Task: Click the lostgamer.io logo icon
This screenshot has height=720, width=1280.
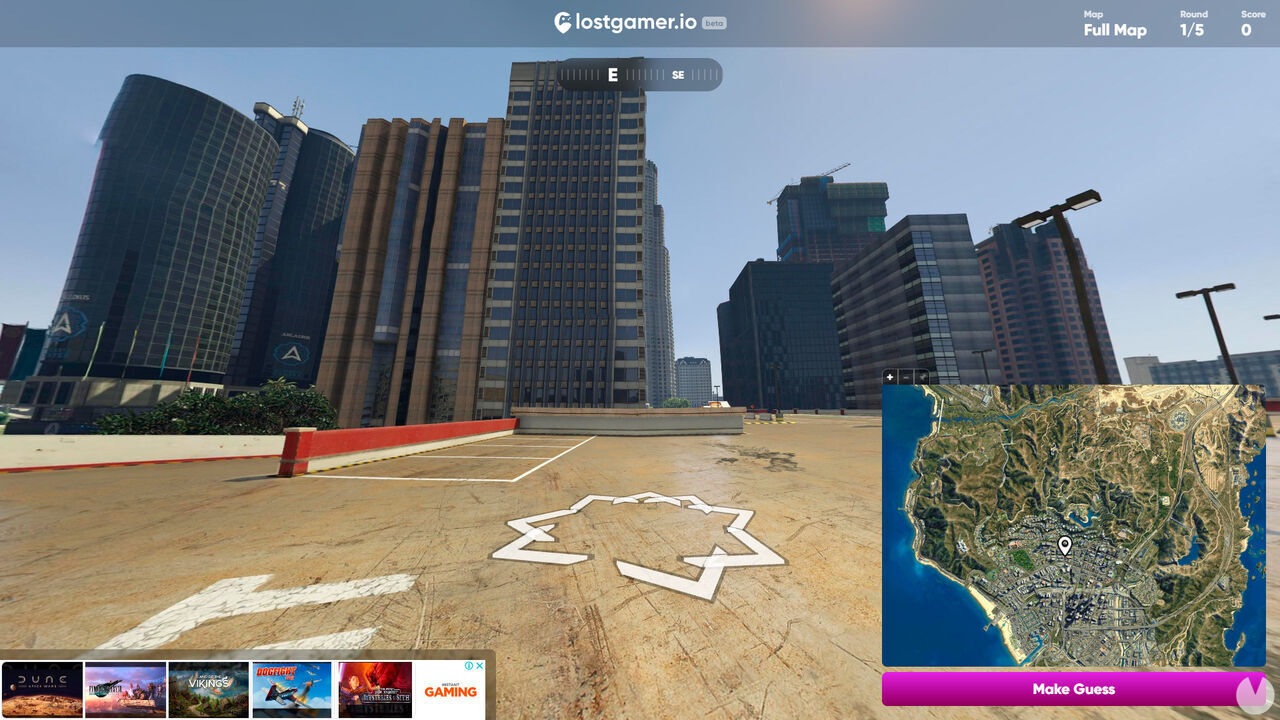Action: (561, 21)
